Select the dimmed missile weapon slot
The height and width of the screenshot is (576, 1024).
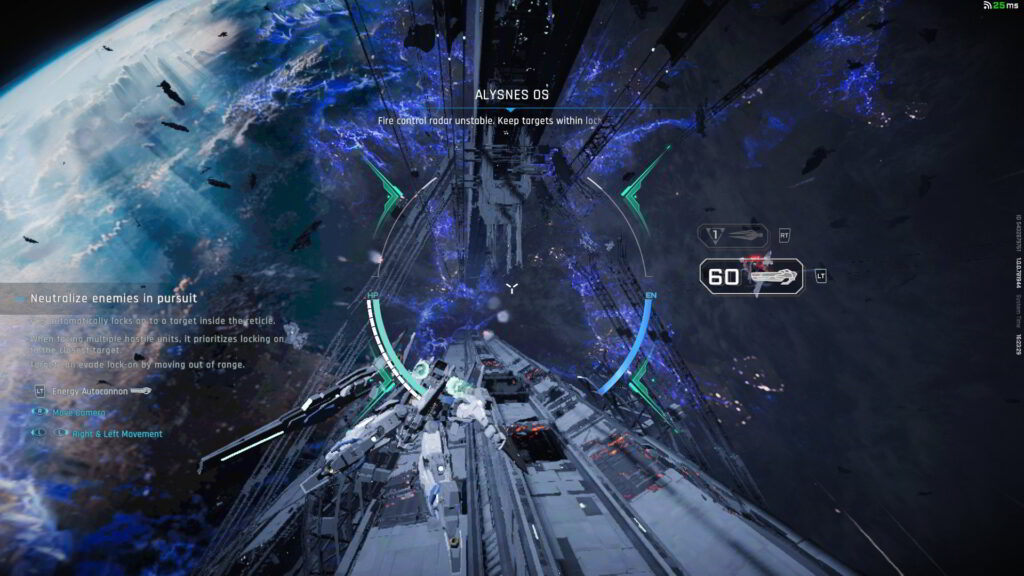[x=734, y=236]
